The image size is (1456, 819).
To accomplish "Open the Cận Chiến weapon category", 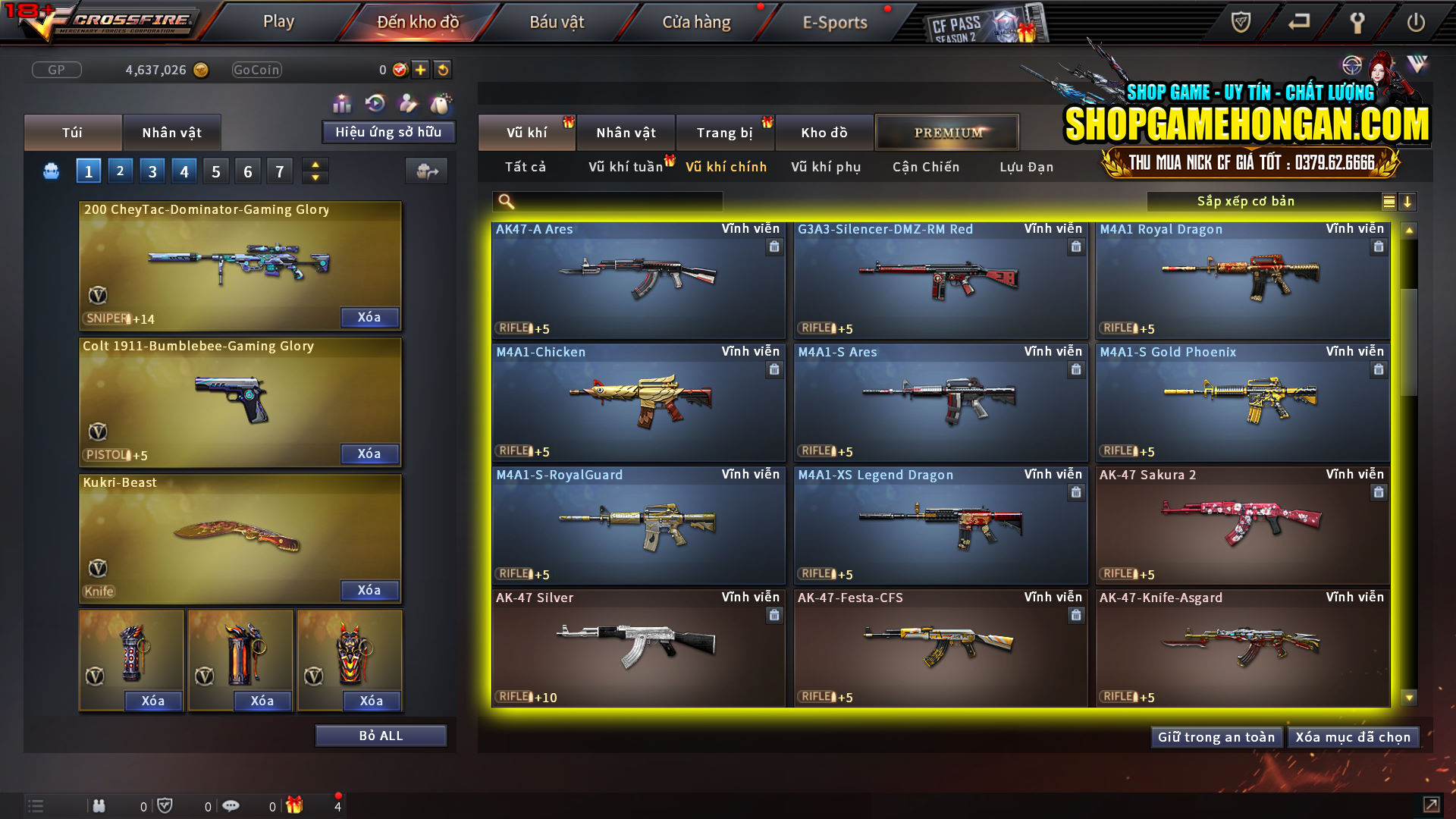I will [x=925, y=167].
